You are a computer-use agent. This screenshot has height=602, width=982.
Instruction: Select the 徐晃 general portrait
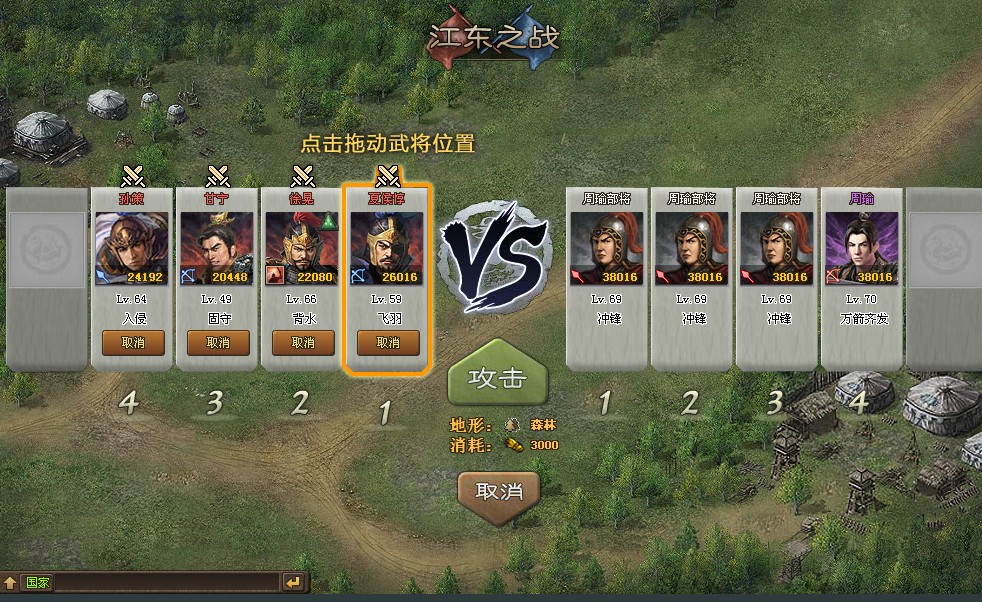303,249
